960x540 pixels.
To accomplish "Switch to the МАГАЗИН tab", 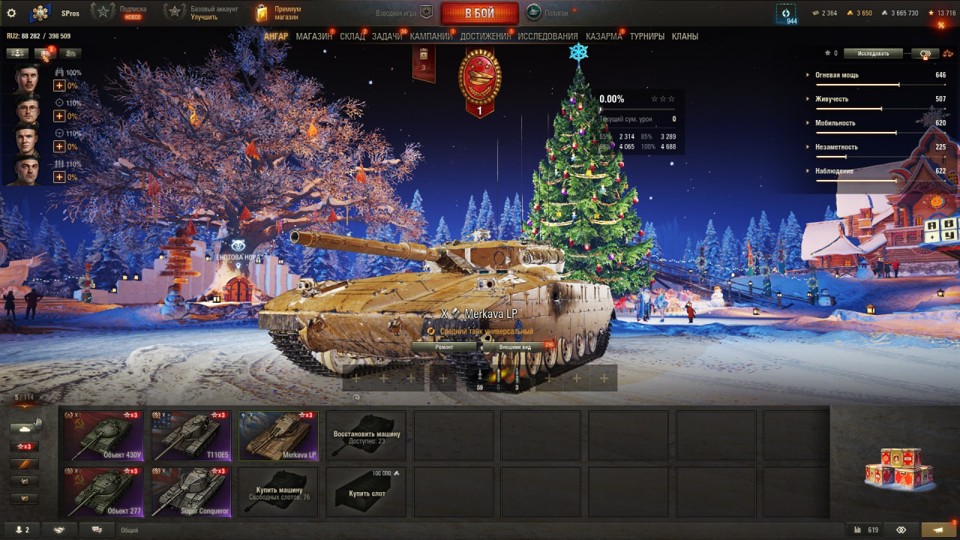I will point(315,36).
